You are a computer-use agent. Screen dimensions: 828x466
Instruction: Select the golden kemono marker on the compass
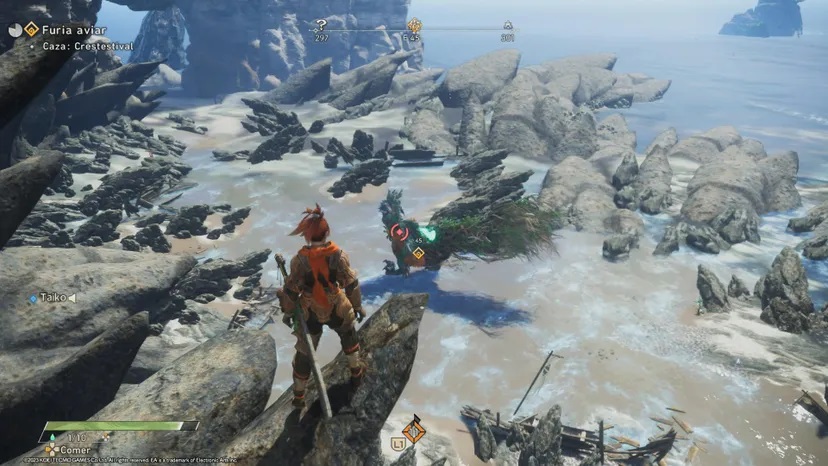(414, 26)
